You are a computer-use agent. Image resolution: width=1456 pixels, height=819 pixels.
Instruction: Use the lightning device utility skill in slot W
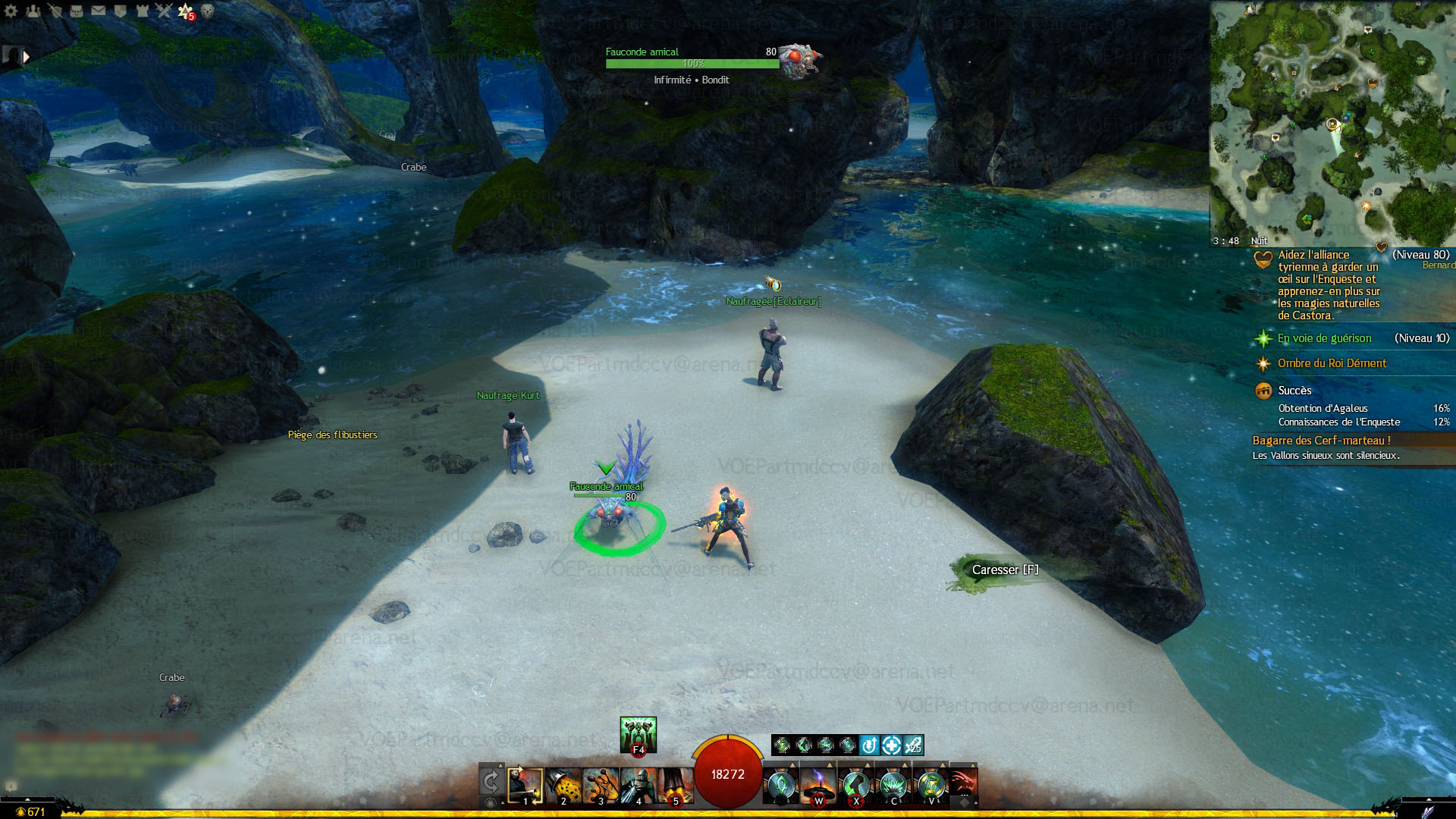click(x=818, y=786)
